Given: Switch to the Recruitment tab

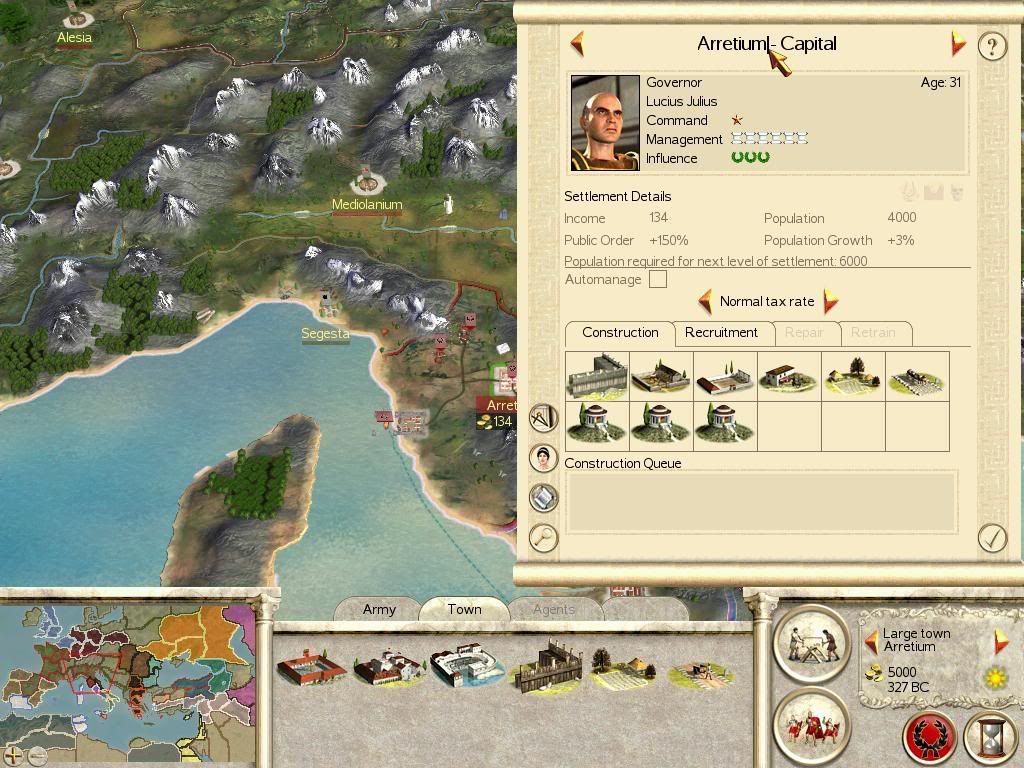Looking at the screenshot, I should [721, 333].
